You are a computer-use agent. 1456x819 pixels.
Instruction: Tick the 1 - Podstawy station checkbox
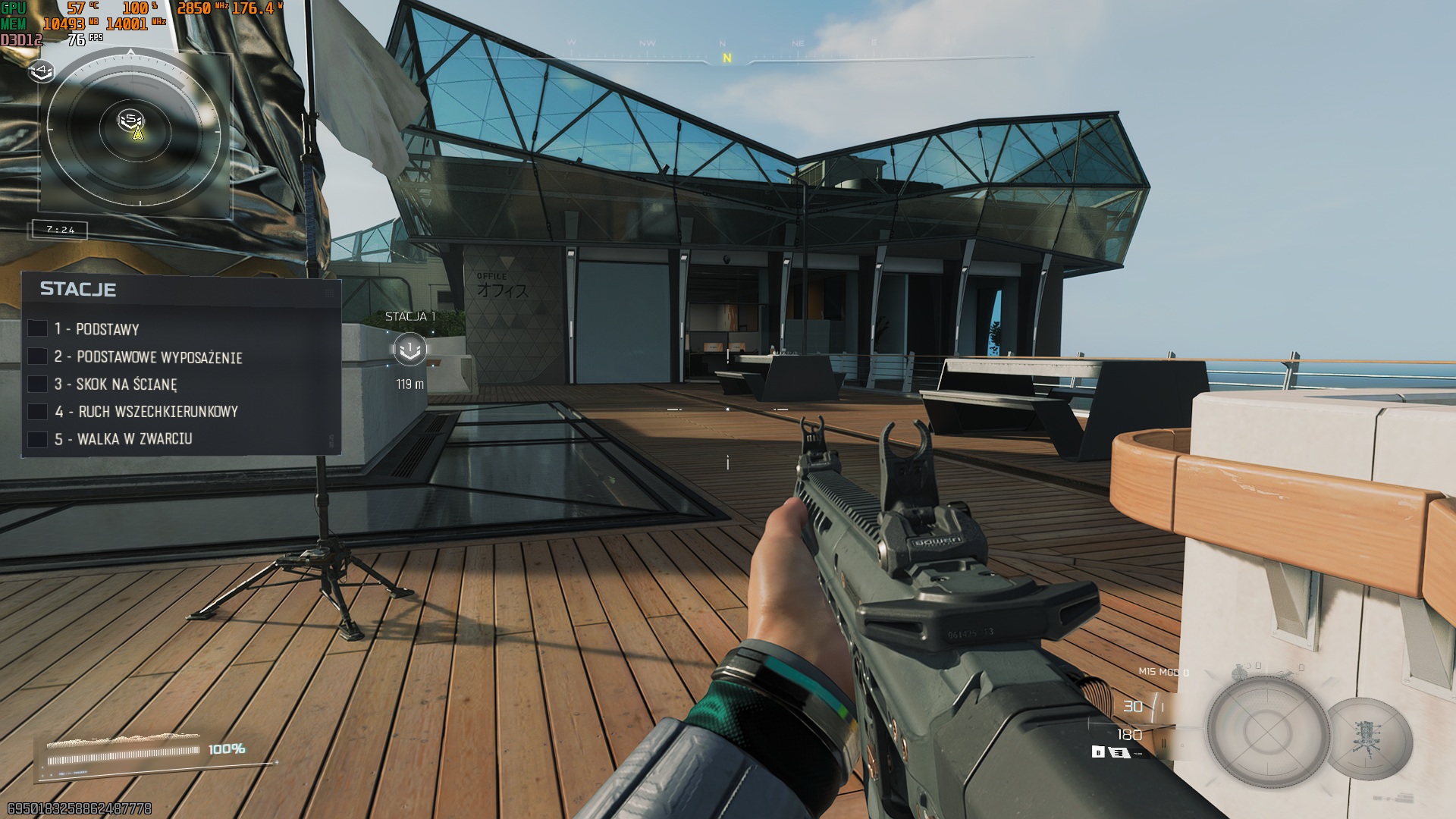(x=37, y=328)
